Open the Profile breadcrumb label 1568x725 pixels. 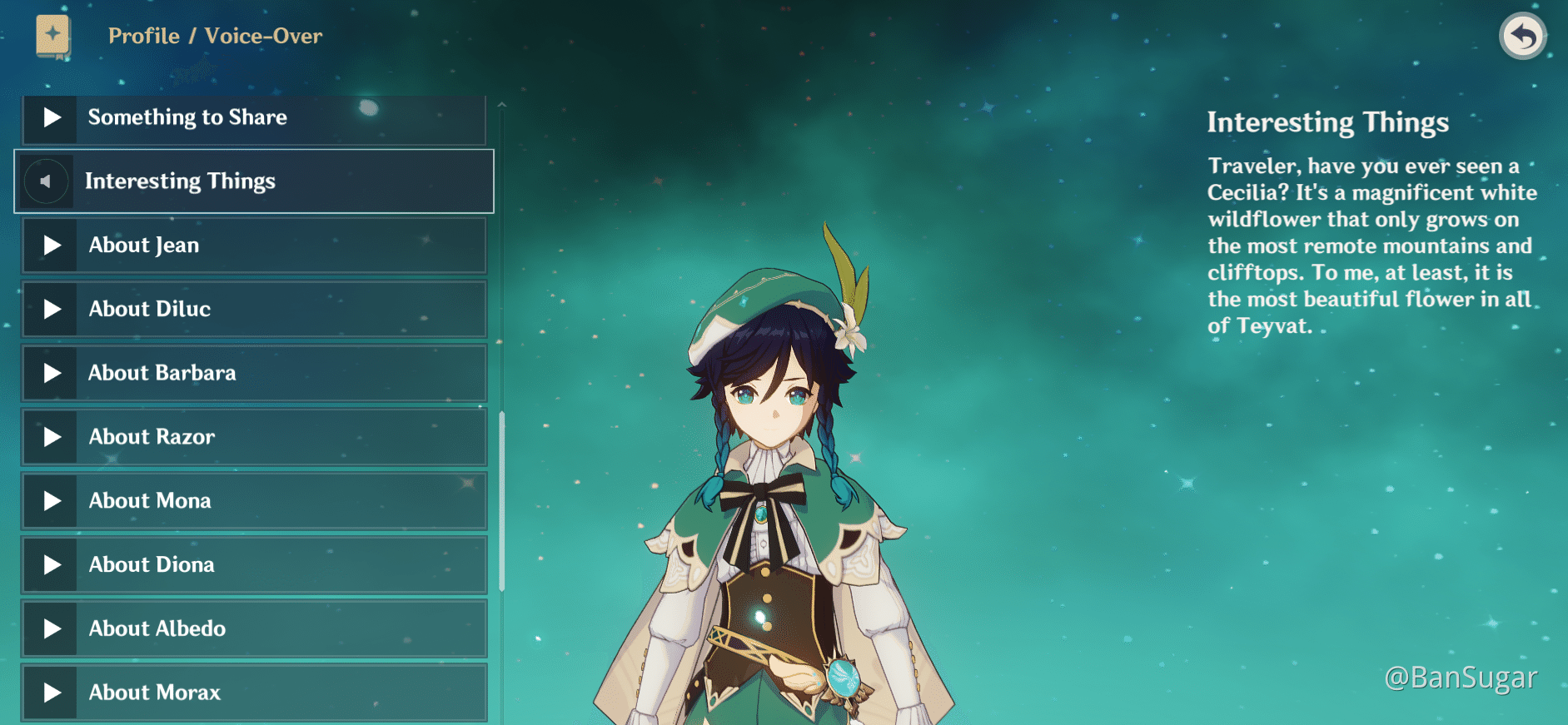(x=143, y=36)
